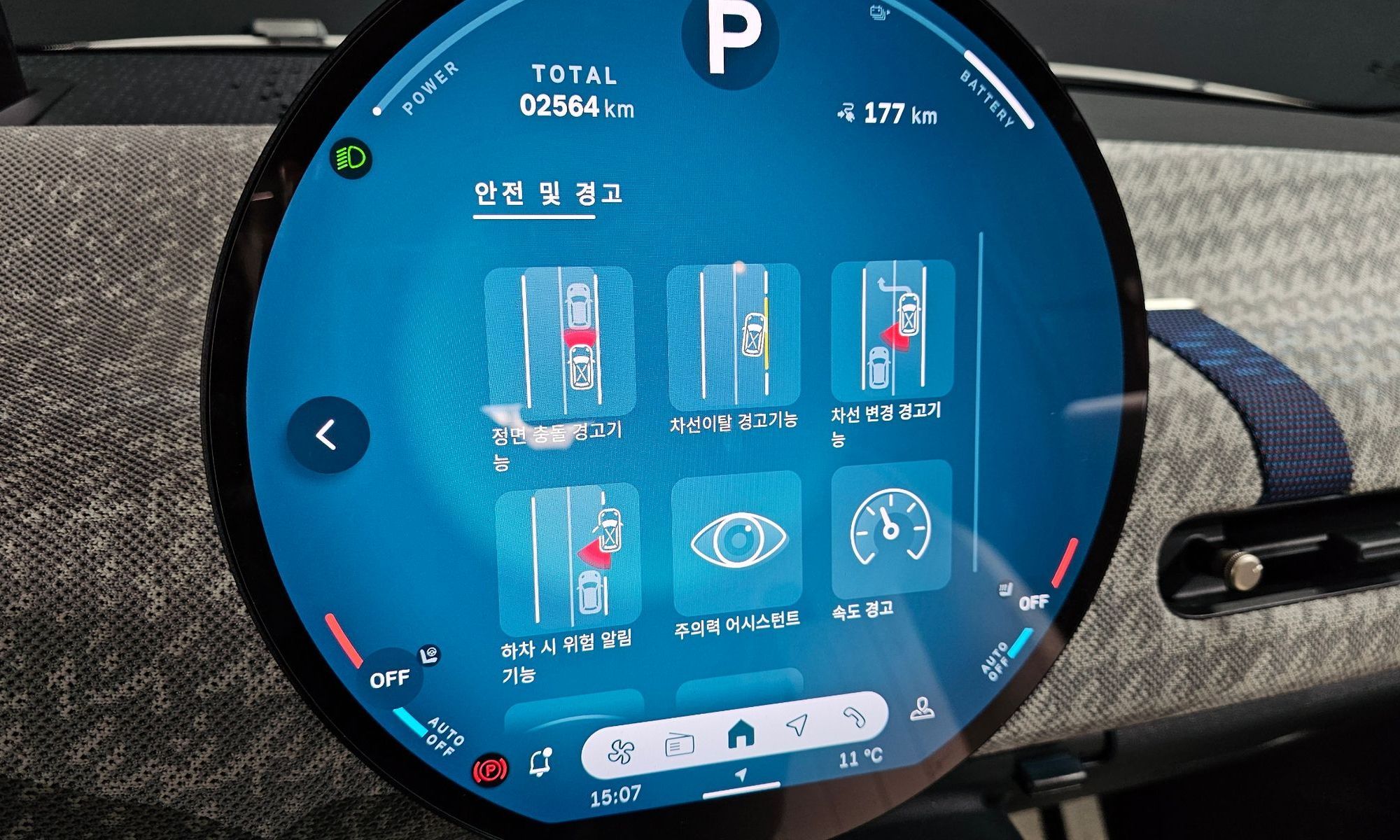Open 주의력 어시스턴트 with the eye icon
The height and width of the screenshot is (840, 1400).
pyautogui.click(x=737, y=542)
